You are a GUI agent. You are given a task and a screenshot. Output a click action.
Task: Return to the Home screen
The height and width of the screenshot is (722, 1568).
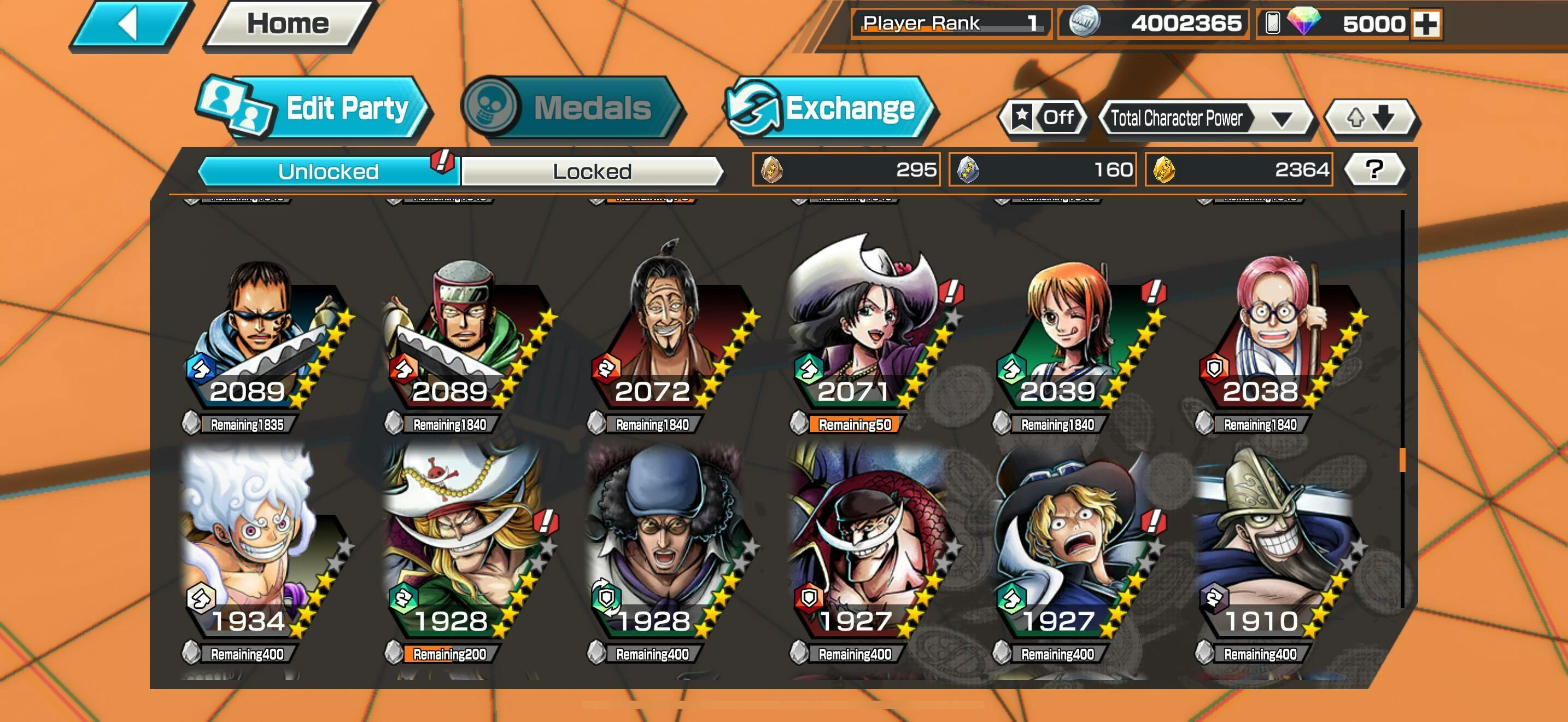(288, 25)
